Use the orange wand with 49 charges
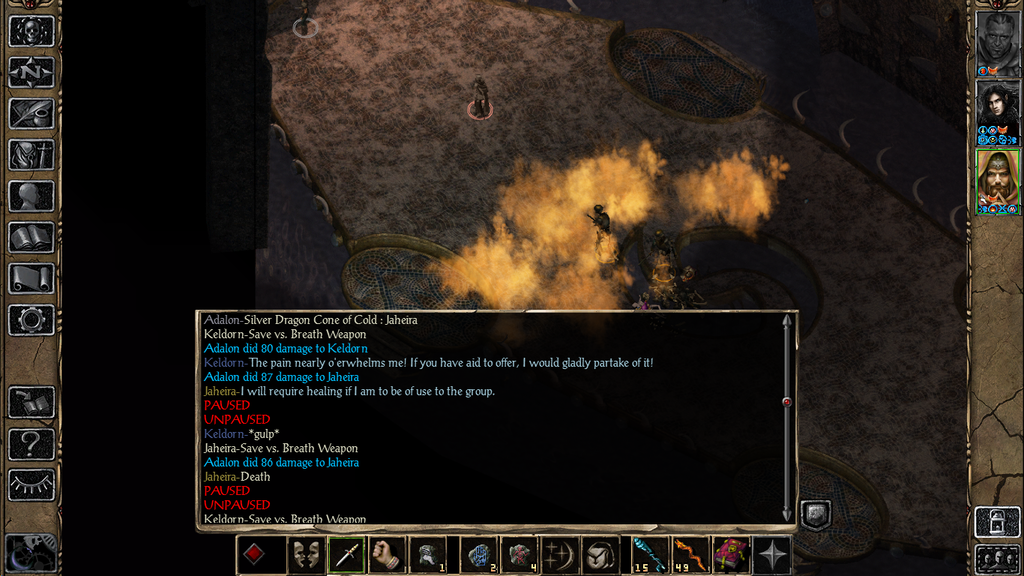Screen dimensions: 1024x576 click(x=688, y=555)
